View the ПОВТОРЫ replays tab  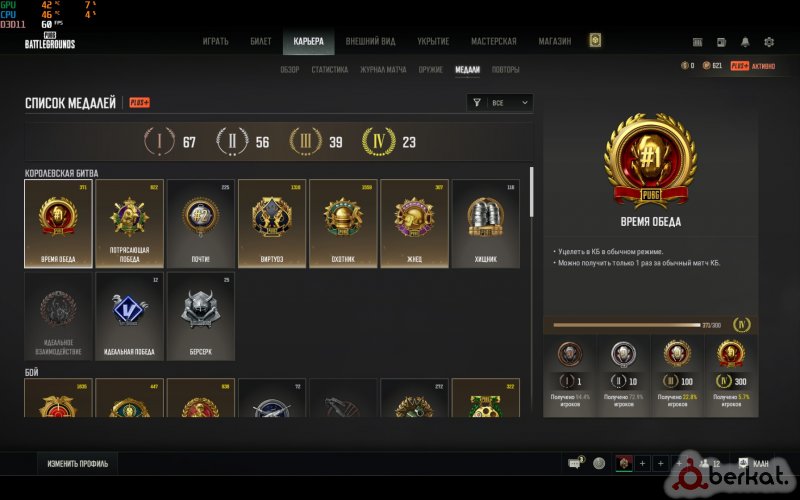(x=506, y=70)
